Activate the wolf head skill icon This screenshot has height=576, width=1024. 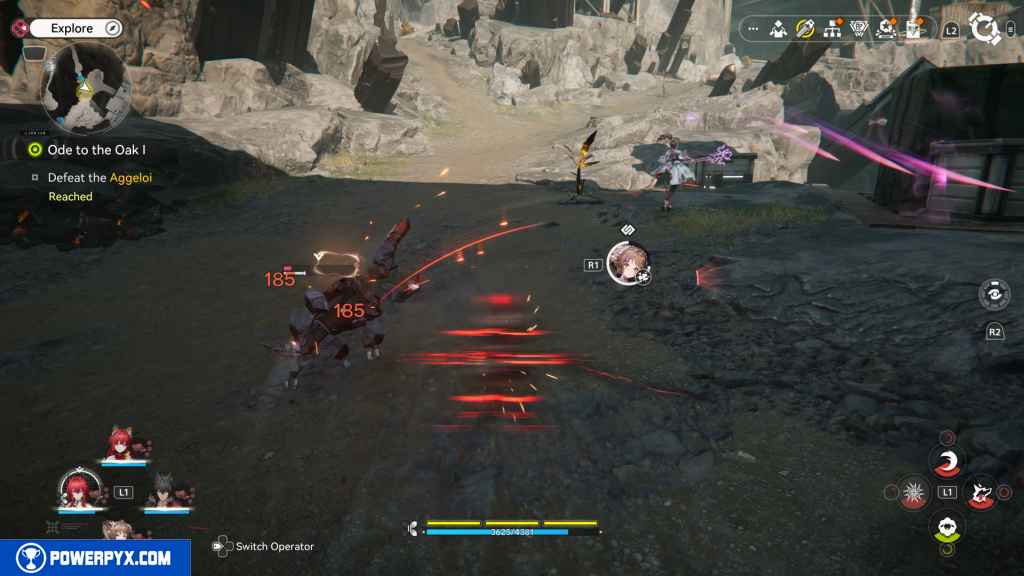click(980, 492)
